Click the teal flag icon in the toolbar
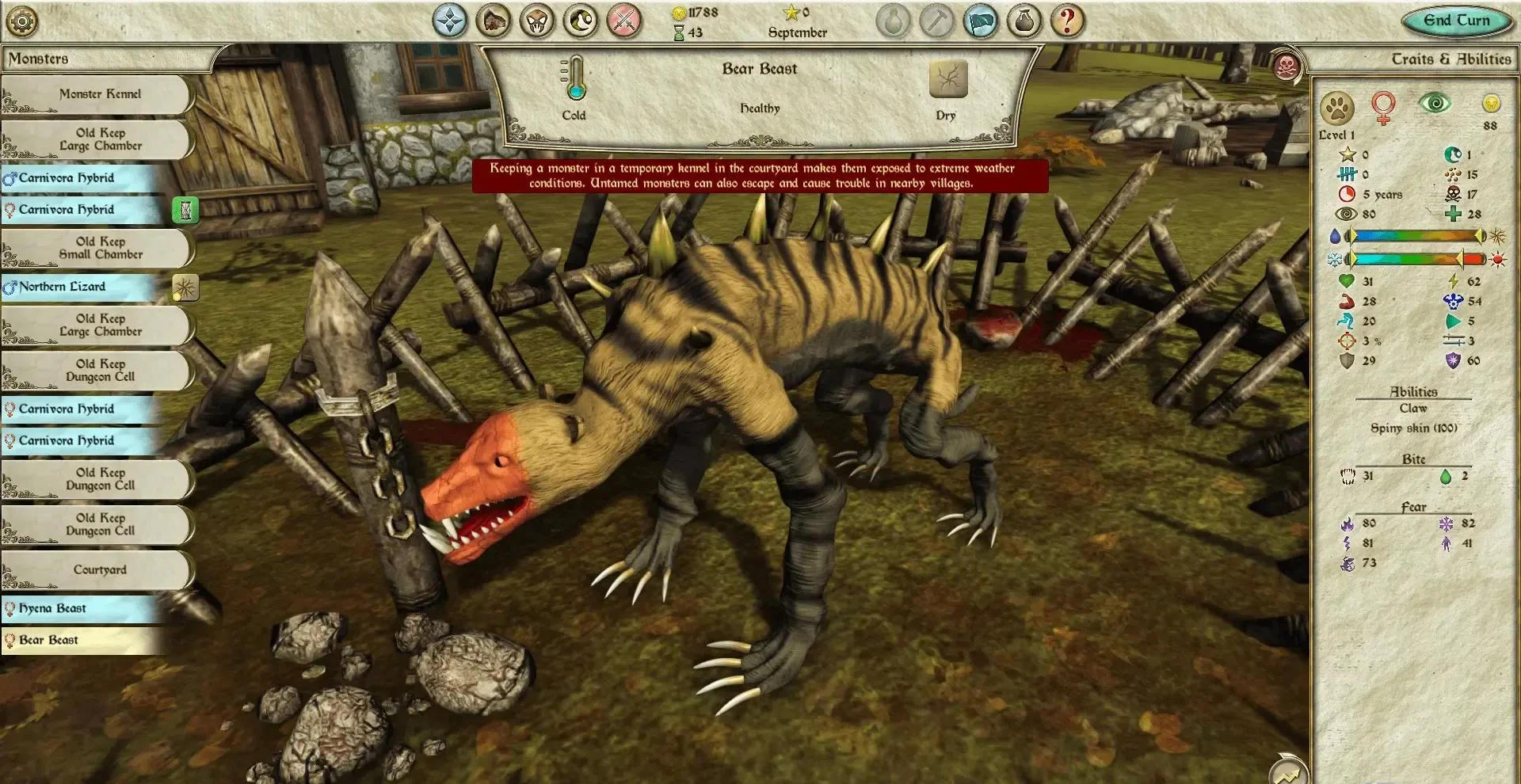Image resolution: width=1521 pixels, height=784 pixels. point(982,21)
